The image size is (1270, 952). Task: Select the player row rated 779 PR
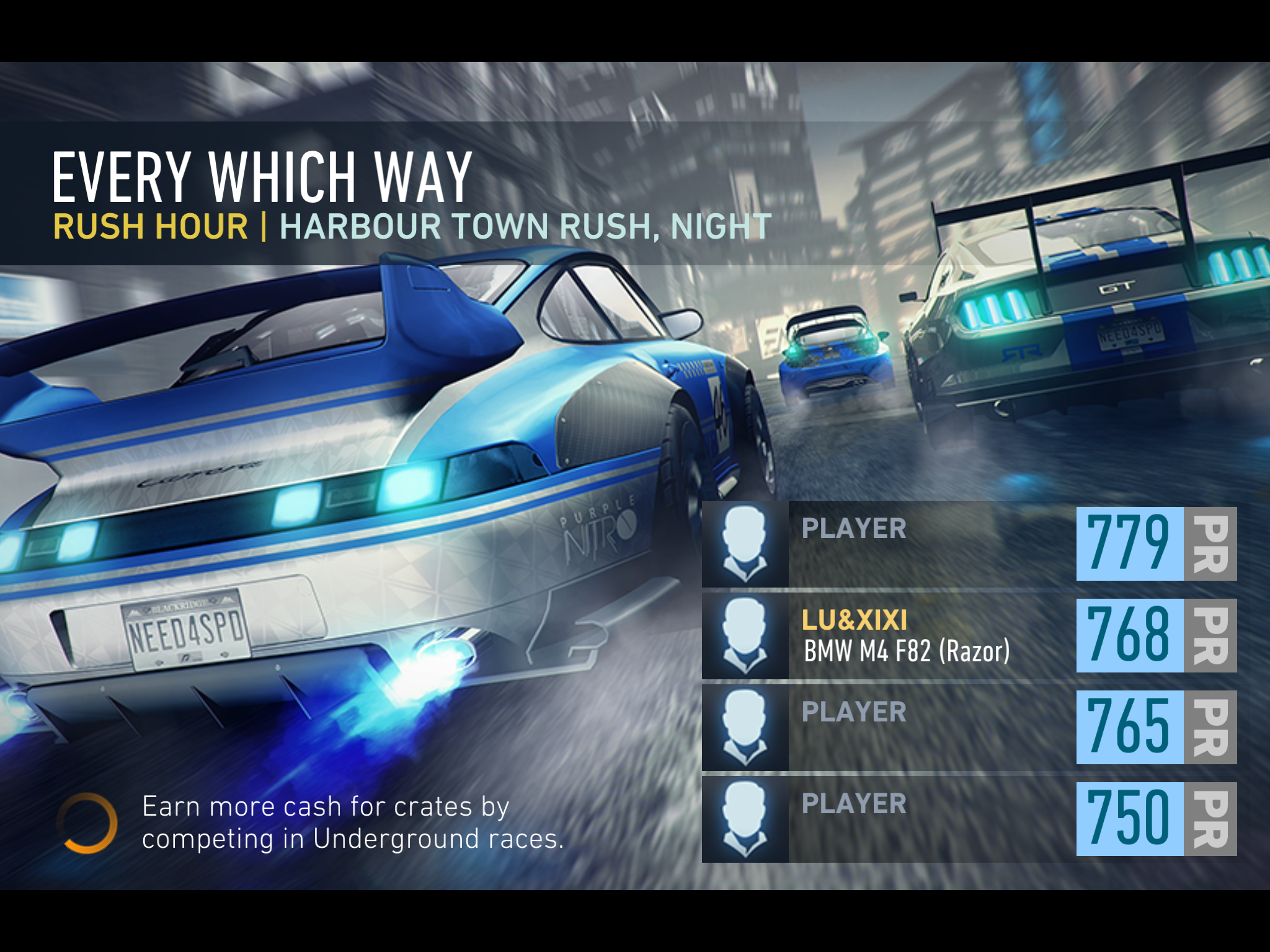pyautogui.click(x=969, y=544)
